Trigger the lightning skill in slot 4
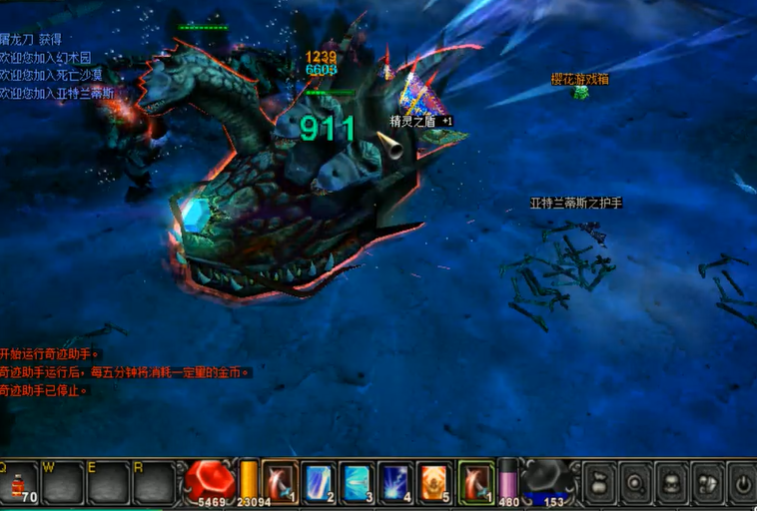 (x=396, y=481)
